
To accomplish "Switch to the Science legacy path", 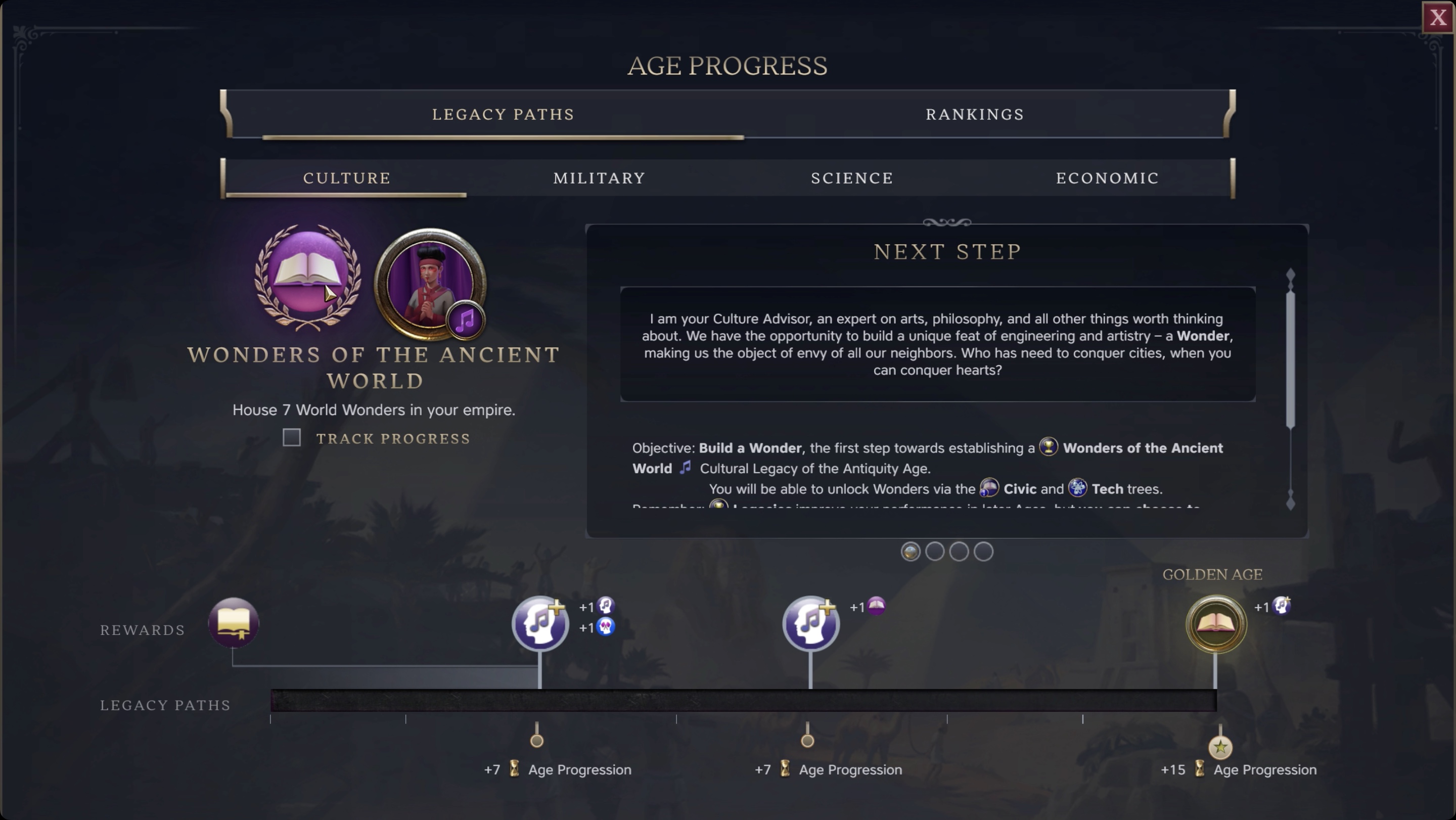I will tap(851, 177).
